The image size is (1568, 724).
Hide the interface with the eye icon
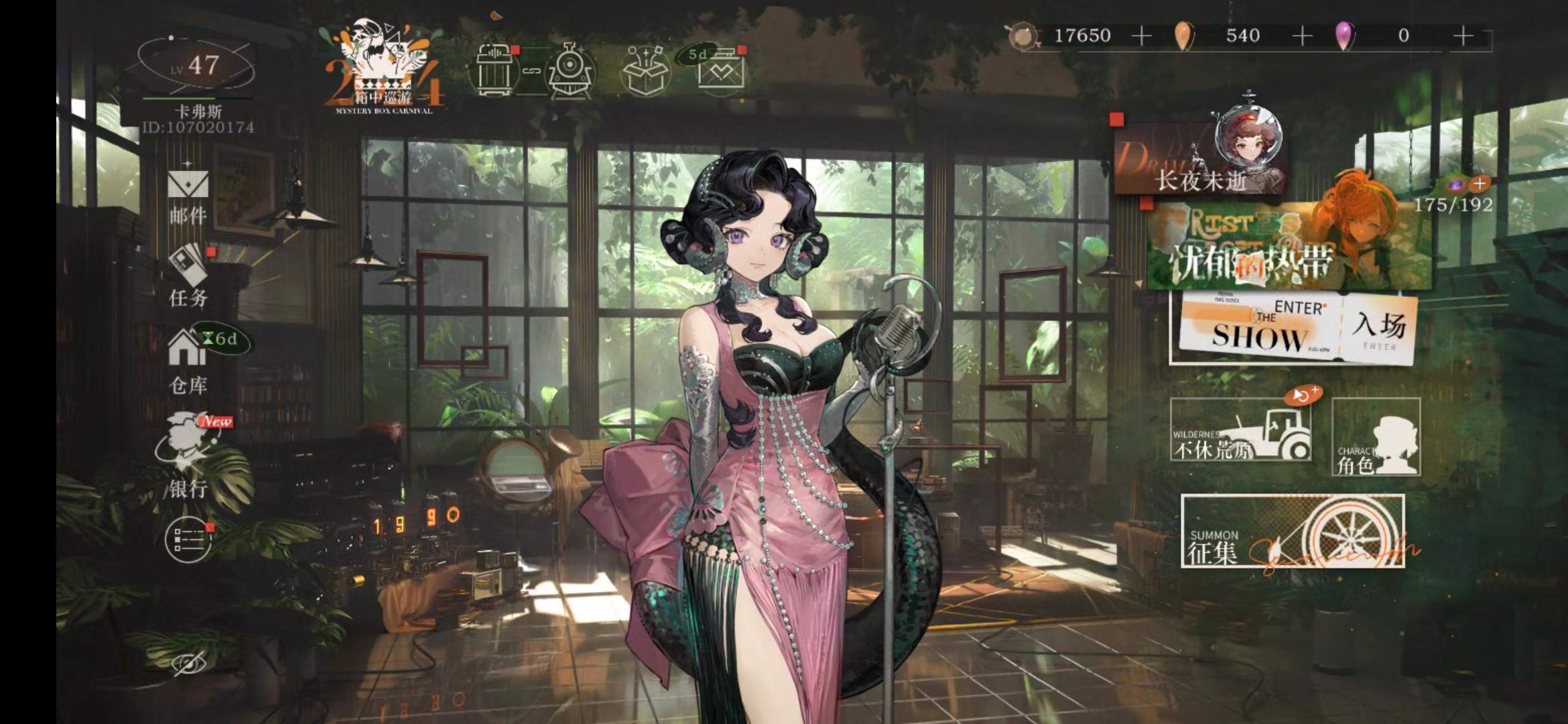point(189,664)
